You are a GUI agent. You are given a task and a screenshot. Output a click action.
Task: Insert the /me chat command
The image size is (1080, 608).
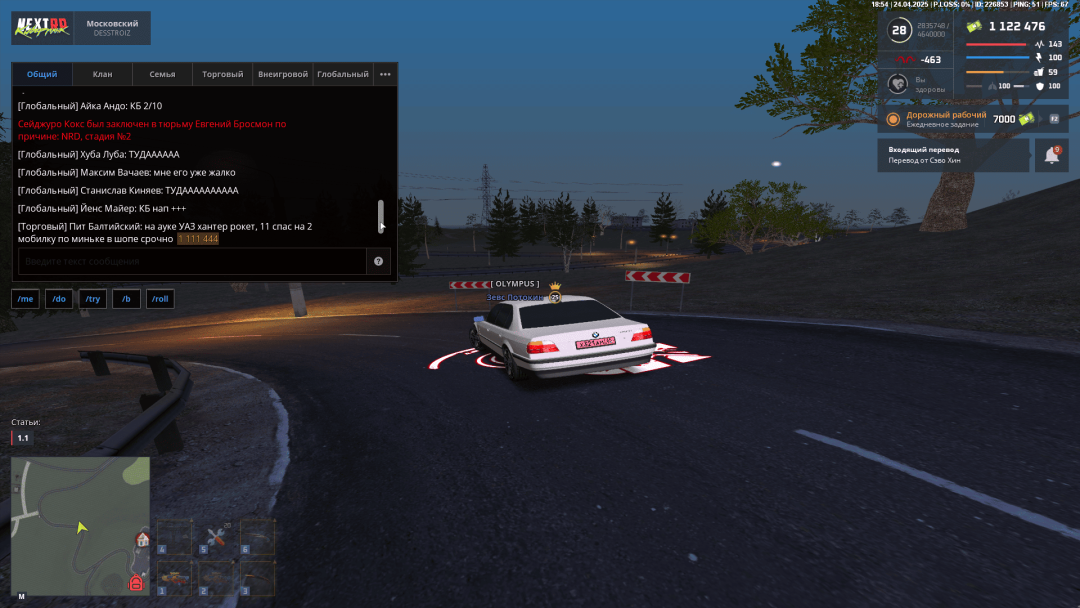coord(25,299)
